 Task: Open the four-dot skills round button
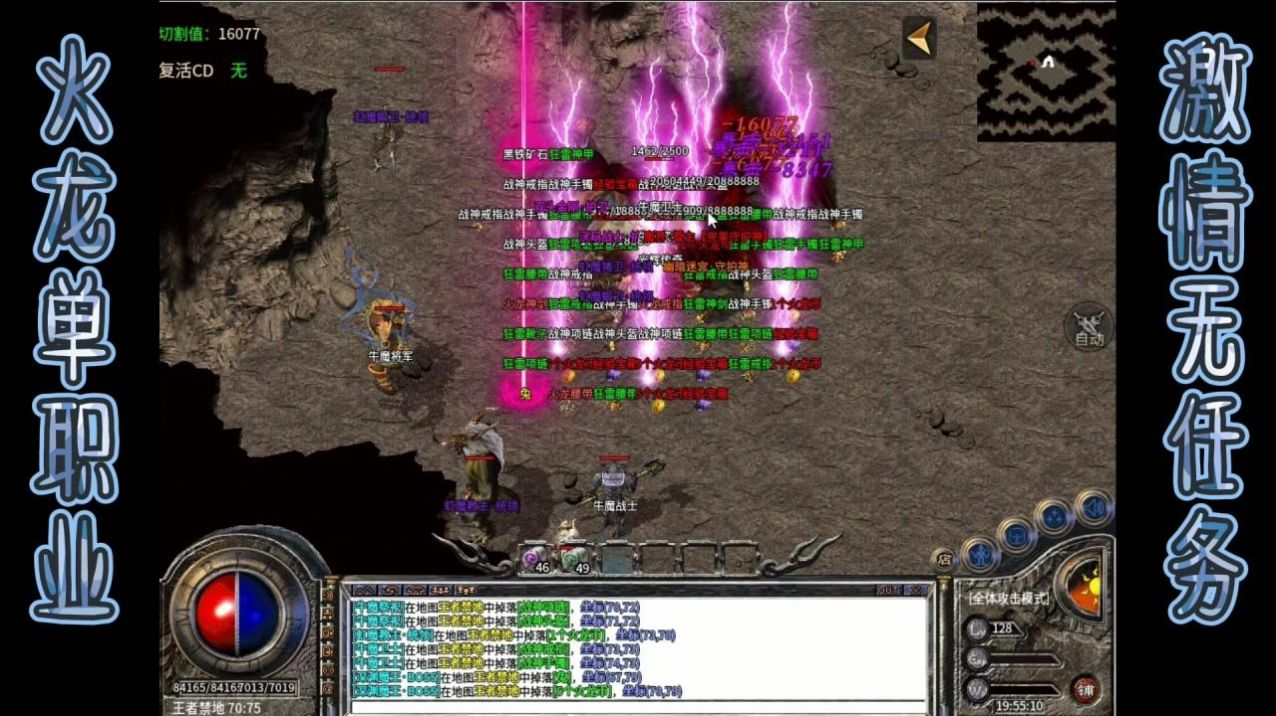click(1055, 516)
